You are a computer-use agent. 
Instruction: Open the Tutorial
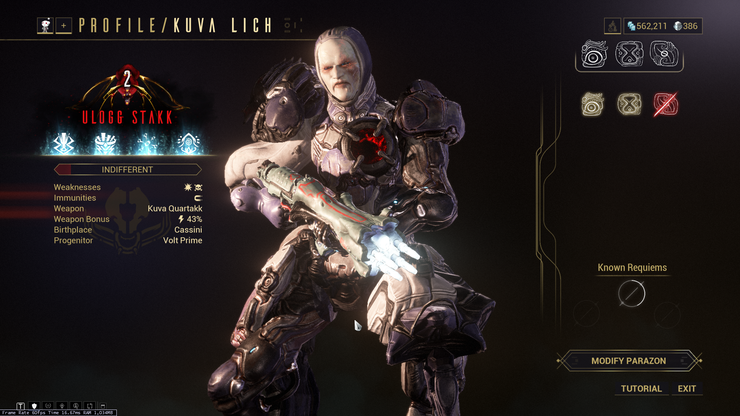(x=641, y=388)
